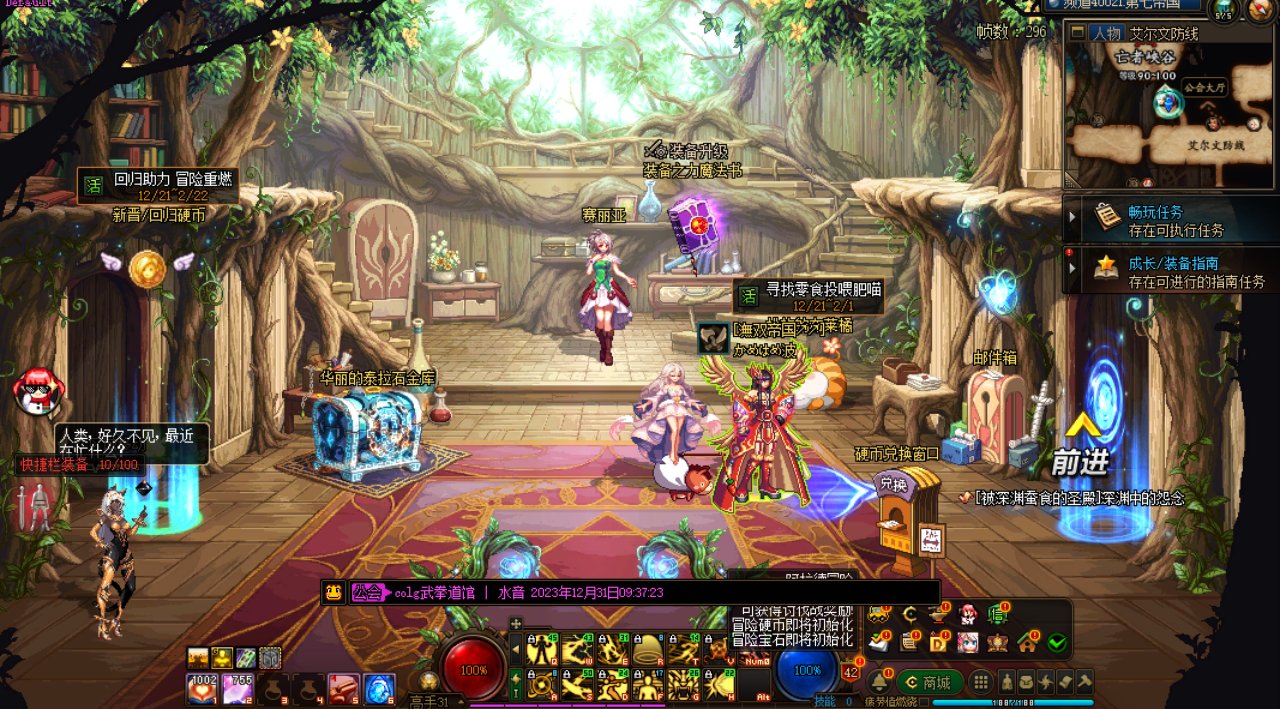The height and width of the screenshot is (709, 1280).
Task: Open the grid menu button beside 商城
Action: (981, 682)
